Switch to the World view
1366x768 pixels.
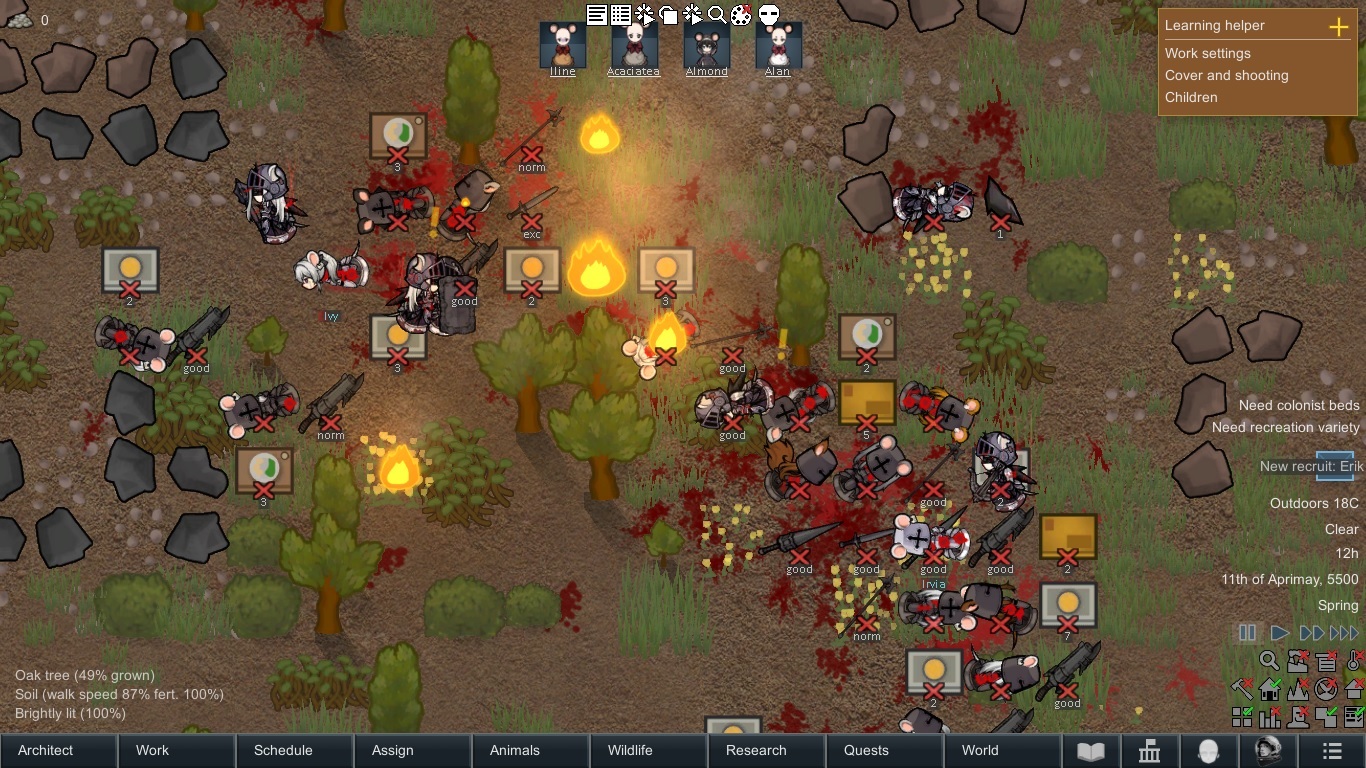pyautogui.click(x=980, y=750)
